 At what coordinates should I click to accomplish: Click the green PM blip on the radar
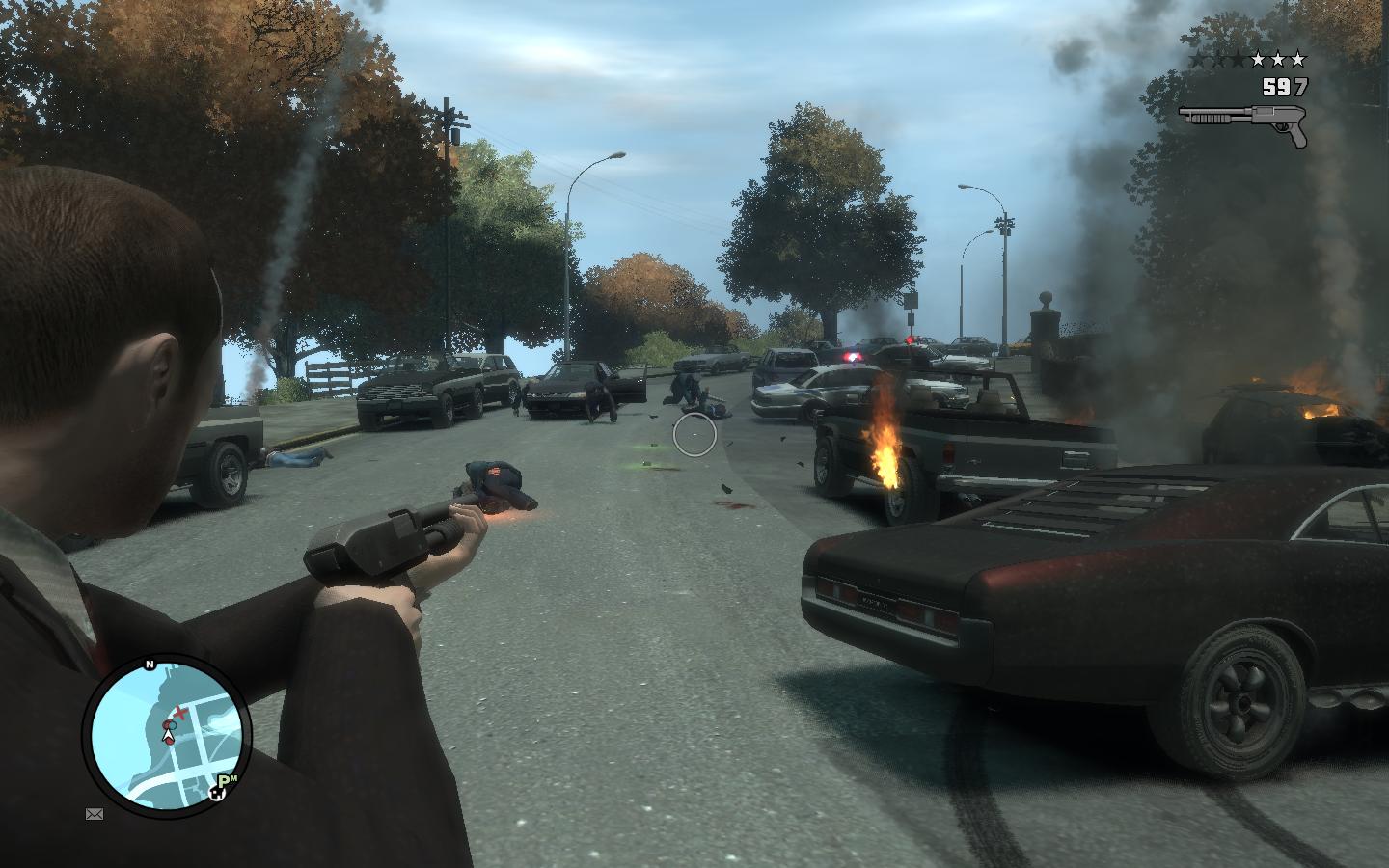(x=227, y=781)
